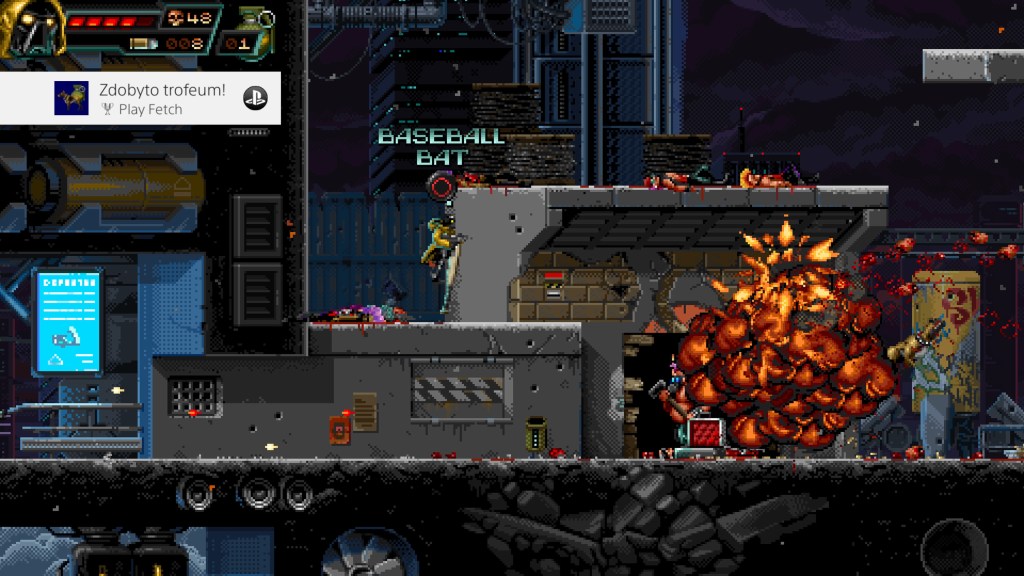Select the grenade icon in the HUD
The image size is (1024, 576).
coord(249,20)
